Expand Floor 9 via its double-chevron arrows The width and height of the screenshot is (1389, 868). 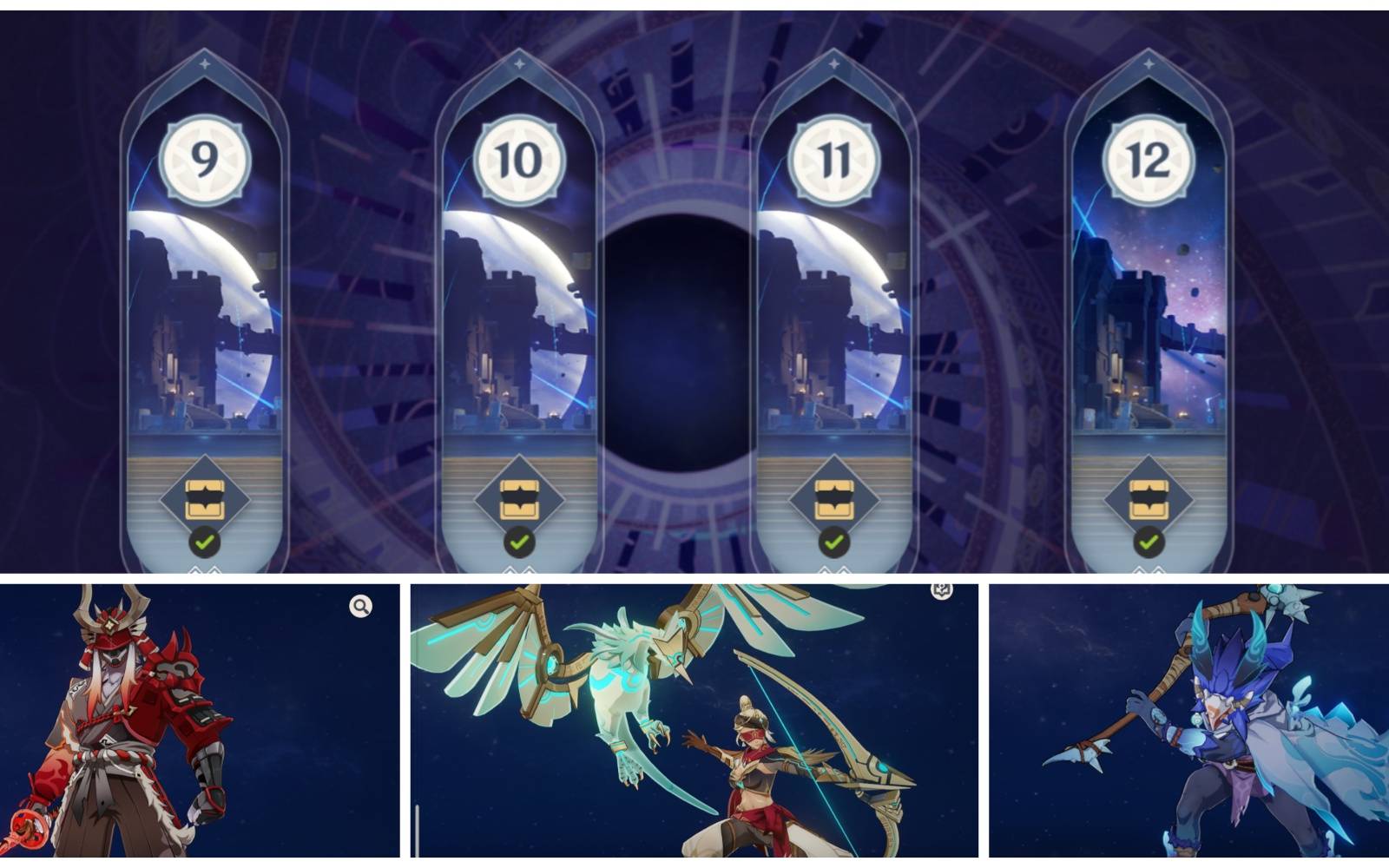click(x=203, y=569)
